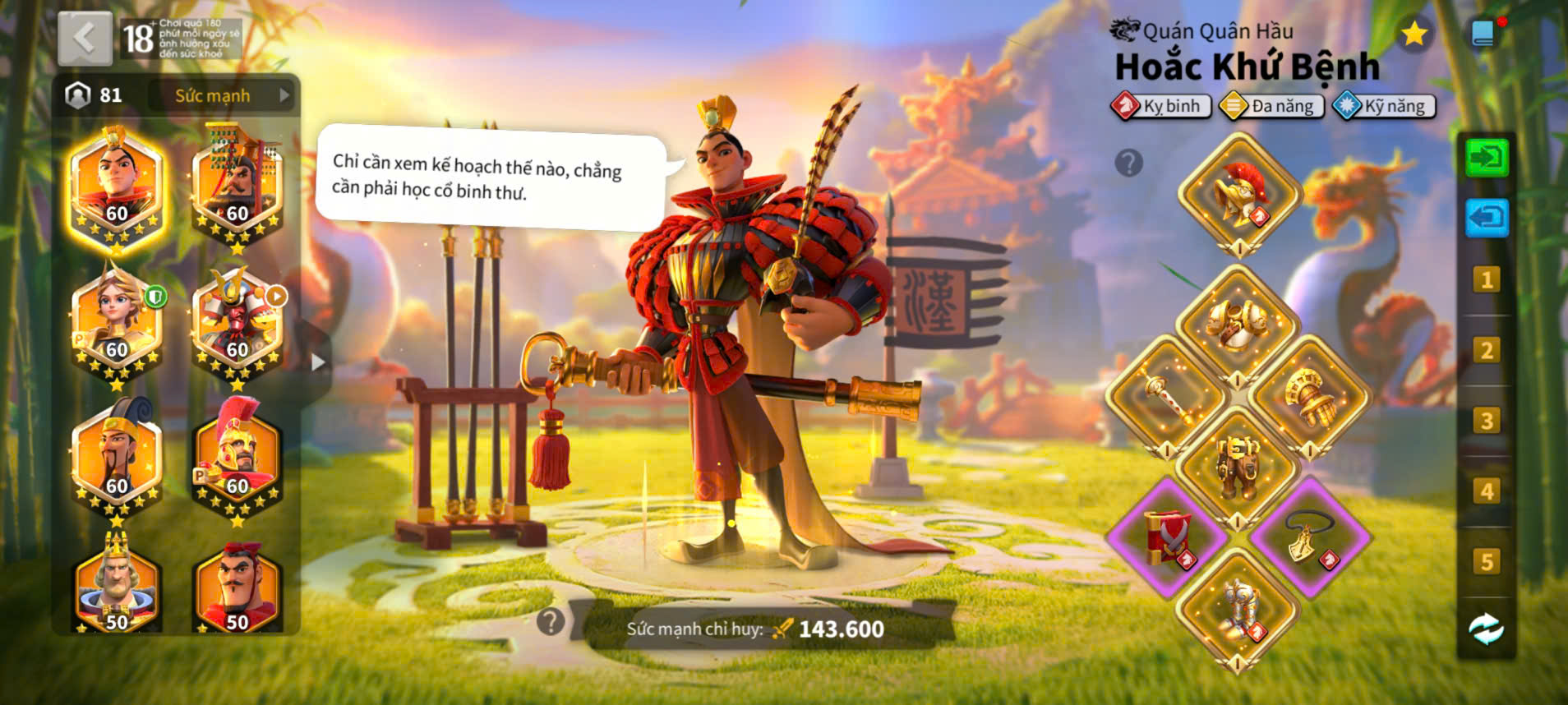Viewport: 1568px width, 705px height.
Task: Toggle the gold star favorite button
Action: (1414, 35)
